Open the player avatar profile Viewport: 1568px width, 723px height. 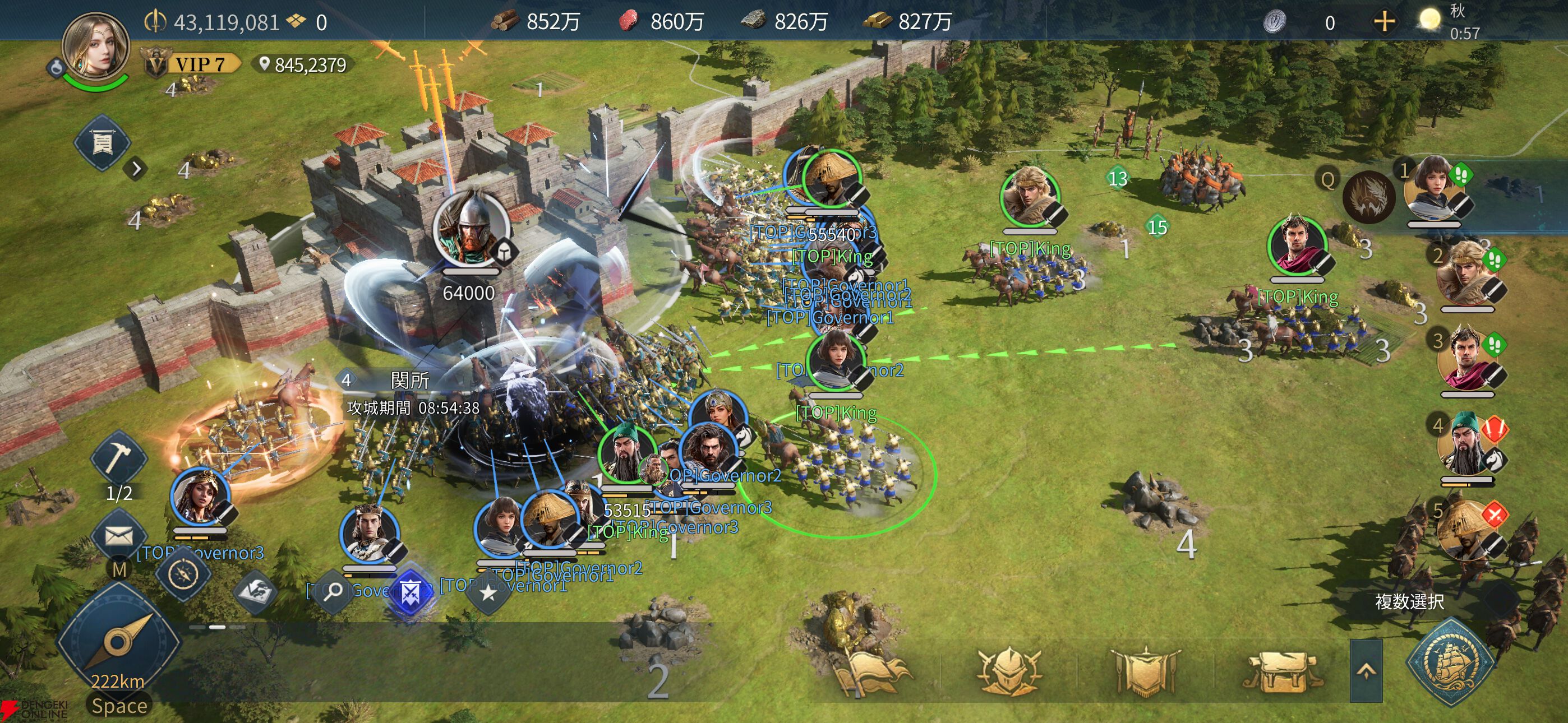(x=95, y=48)
